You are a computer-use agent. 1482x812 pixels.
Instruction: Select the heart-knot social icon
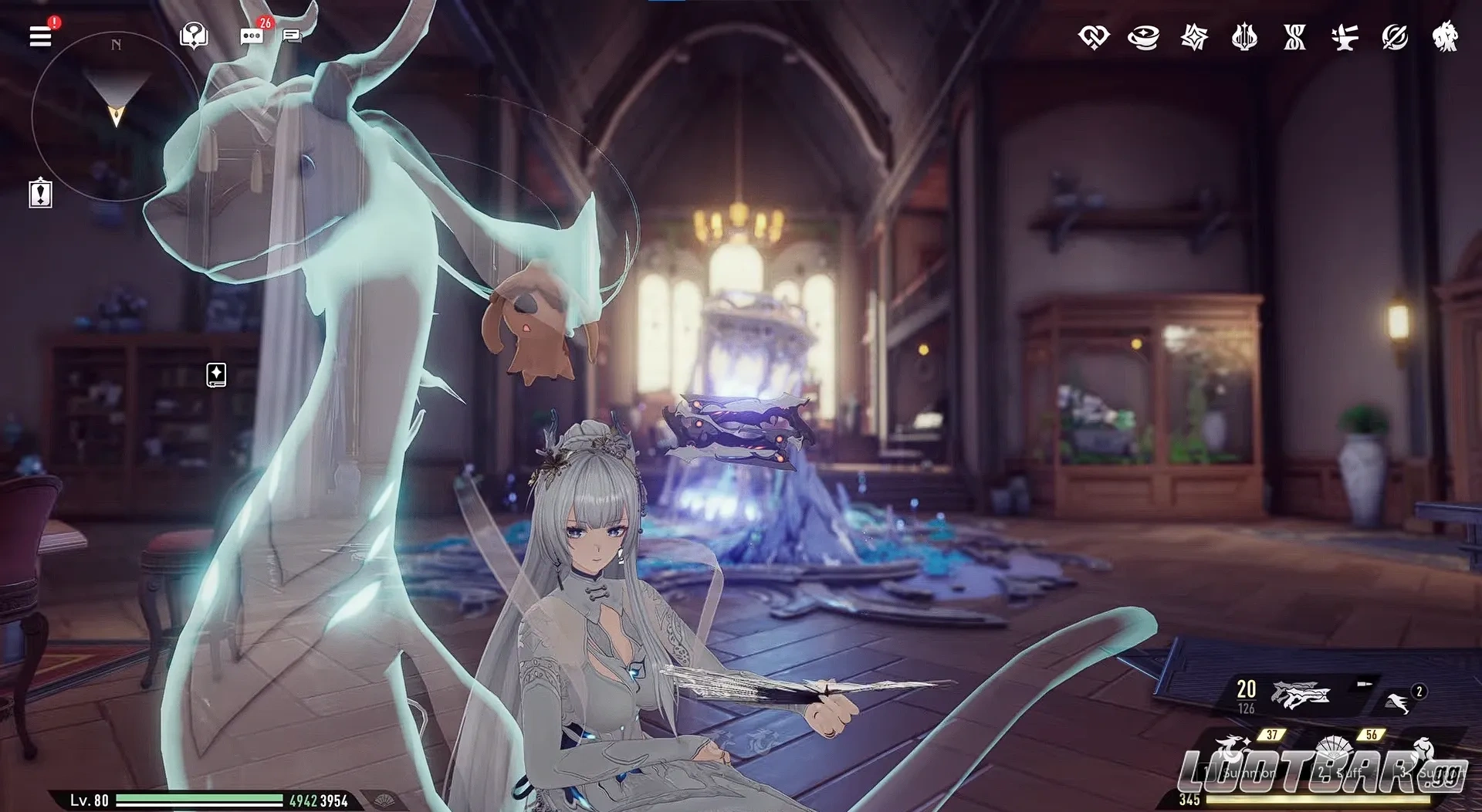click(1096, 37)
